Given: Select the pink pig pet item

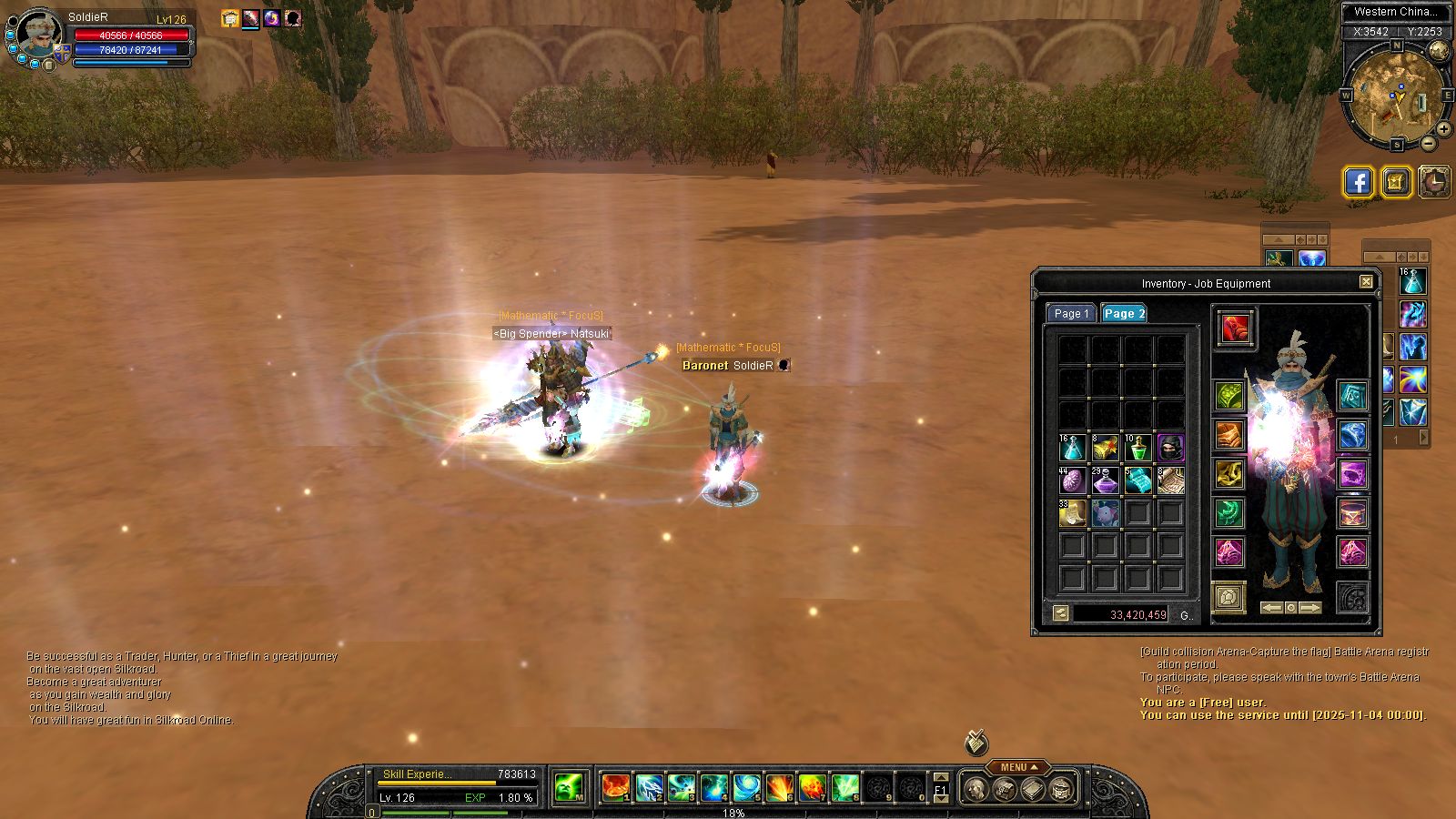Looking at the screenshot, I should 1105,513.
